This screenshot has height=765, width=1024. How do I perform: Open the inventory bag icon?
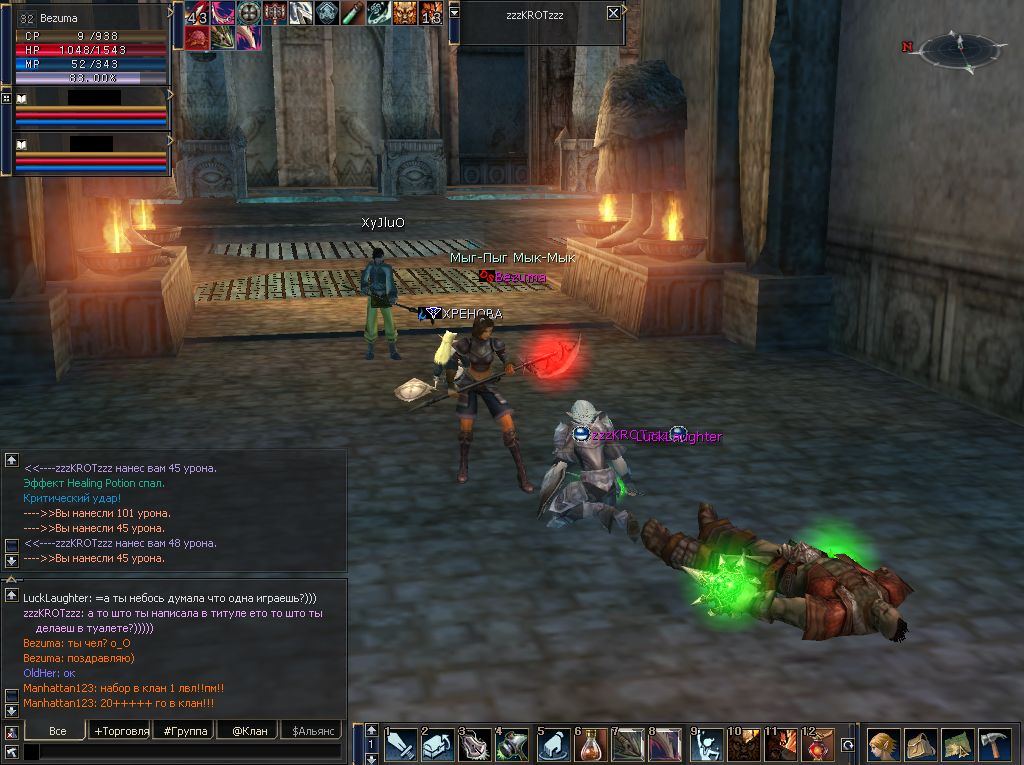coord(920,745)
